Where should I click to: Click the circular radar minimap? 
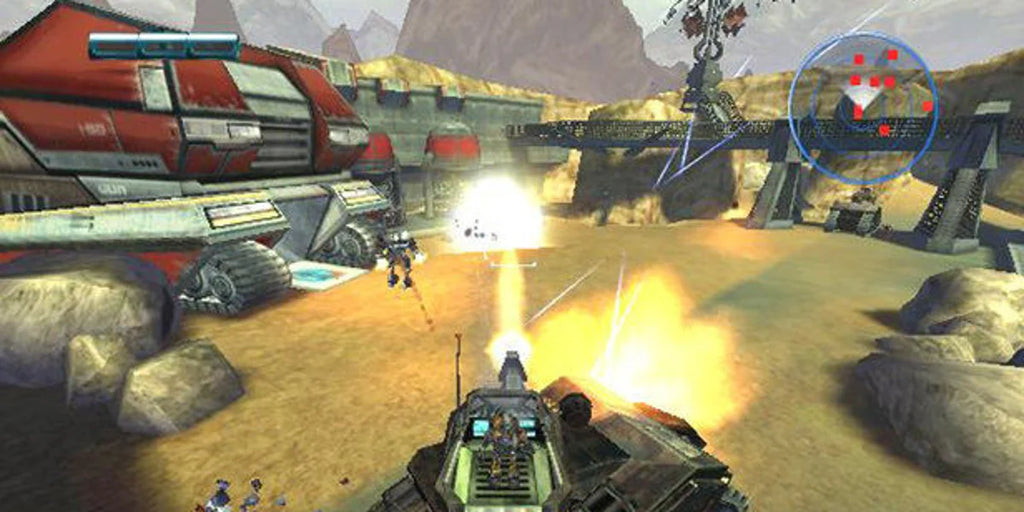click(862, 108)
